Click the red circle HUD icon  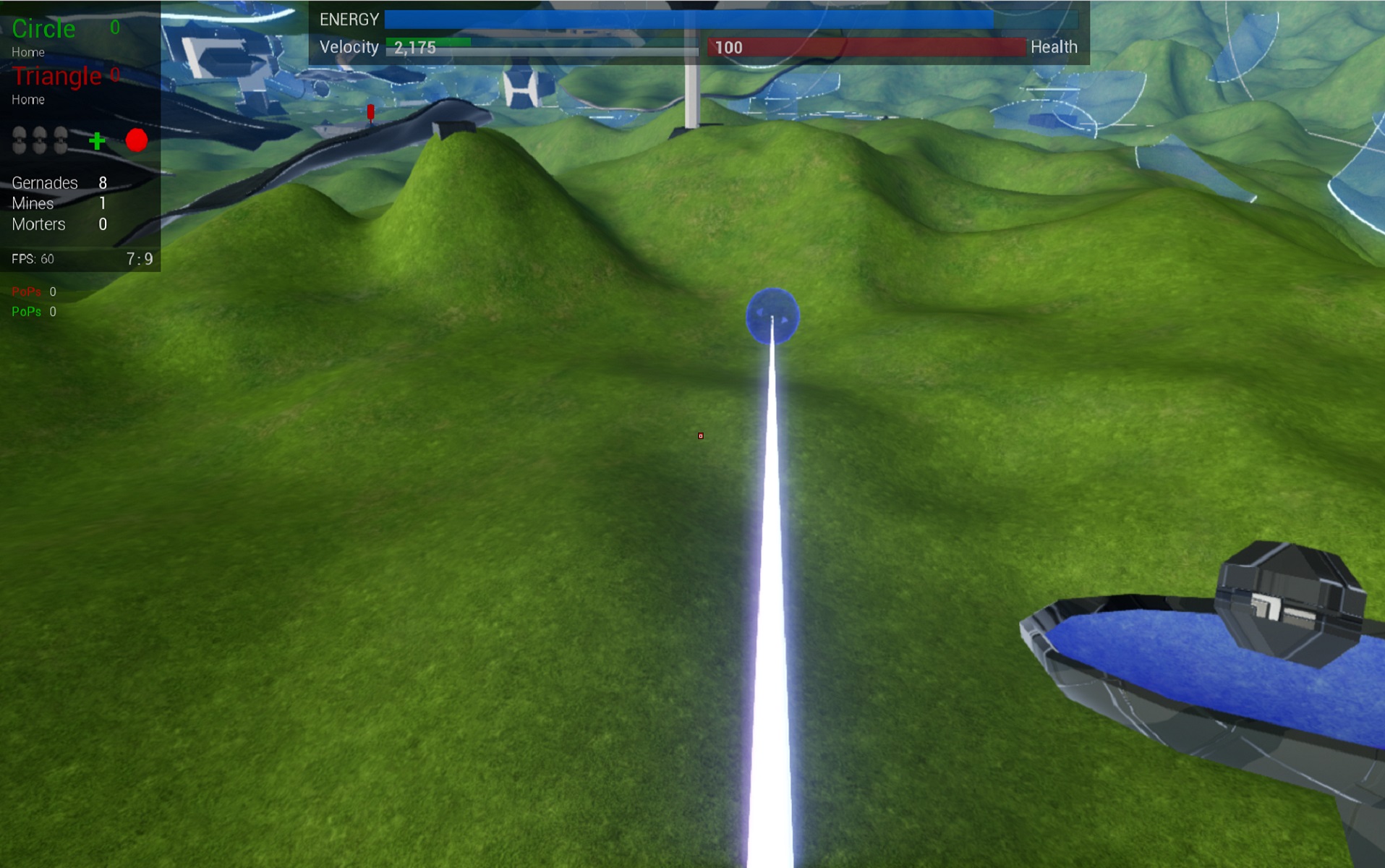point(136,140)
